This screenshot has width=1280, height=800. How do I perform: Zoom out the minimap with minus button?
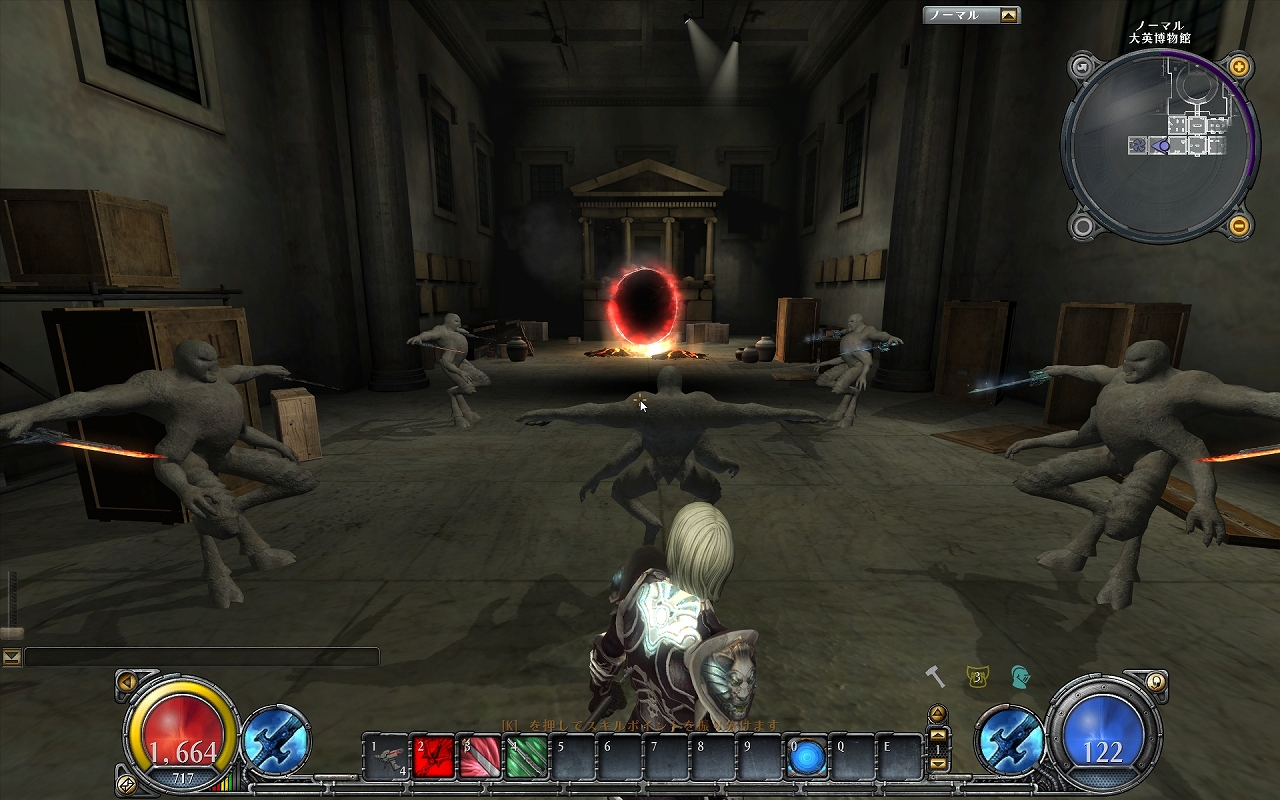pos(1239,225)
